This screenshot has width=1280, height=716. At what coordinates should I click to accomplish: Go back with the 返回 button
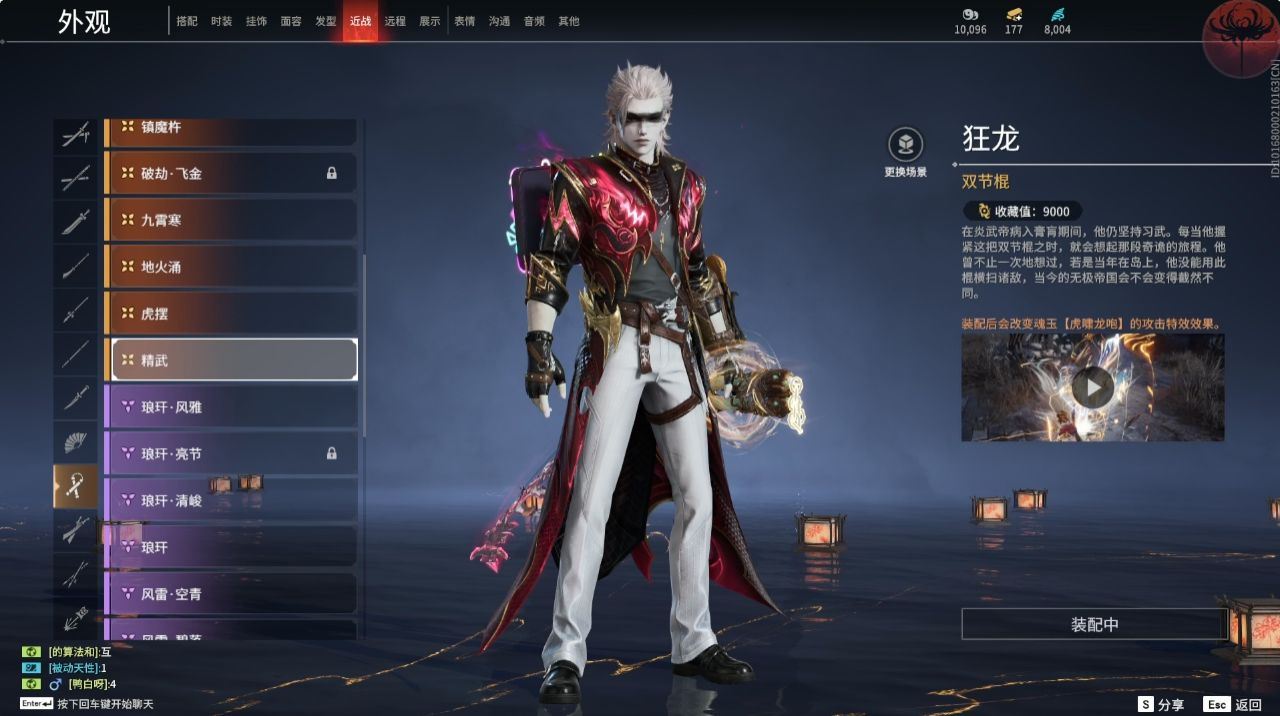click(x=1234, y=704)
